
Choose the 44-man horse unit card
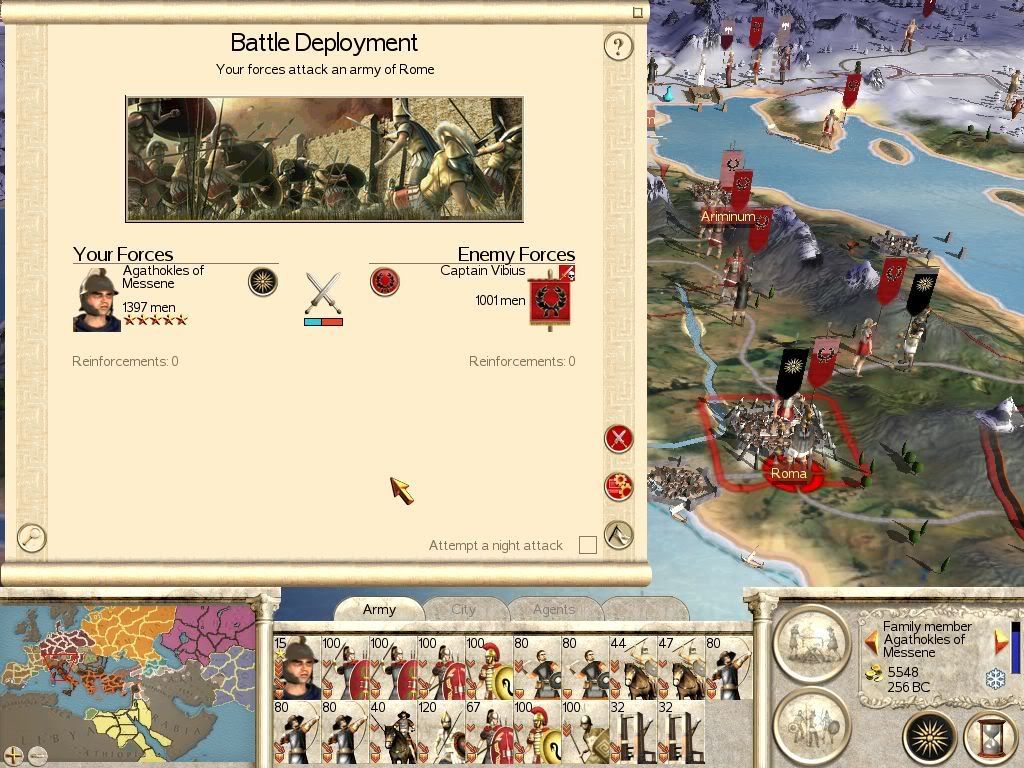click(633, 667)
